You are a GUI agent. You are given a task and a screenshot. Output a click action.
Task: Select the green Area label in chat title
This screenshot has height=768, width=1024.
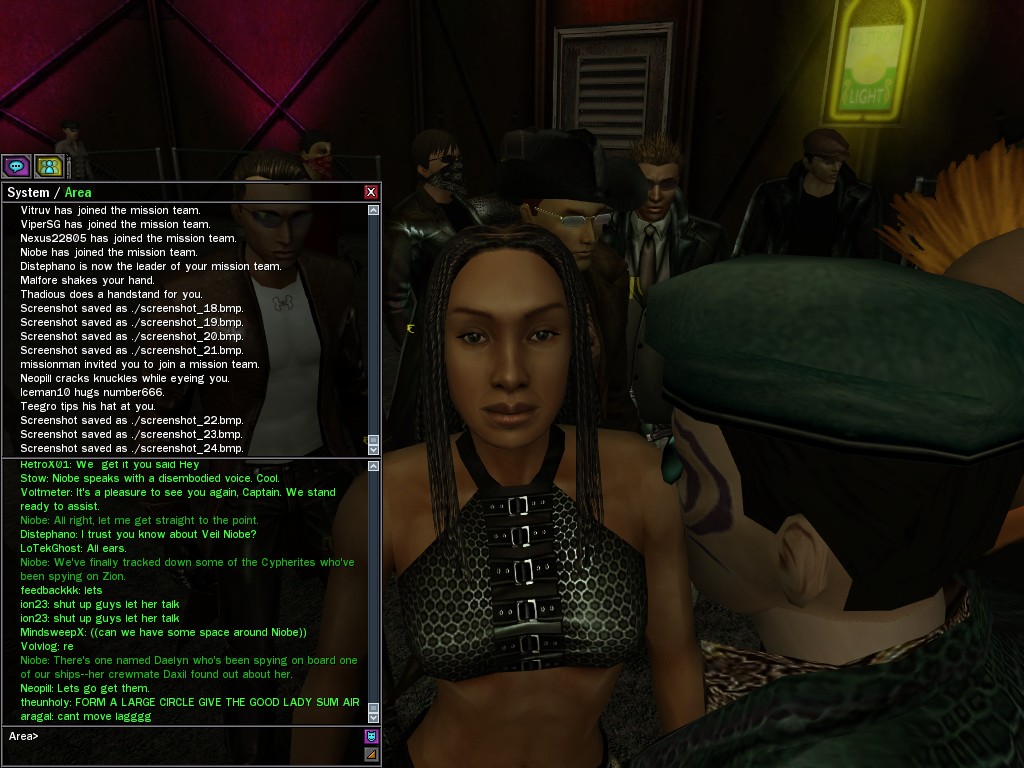[x=78, y=192]
